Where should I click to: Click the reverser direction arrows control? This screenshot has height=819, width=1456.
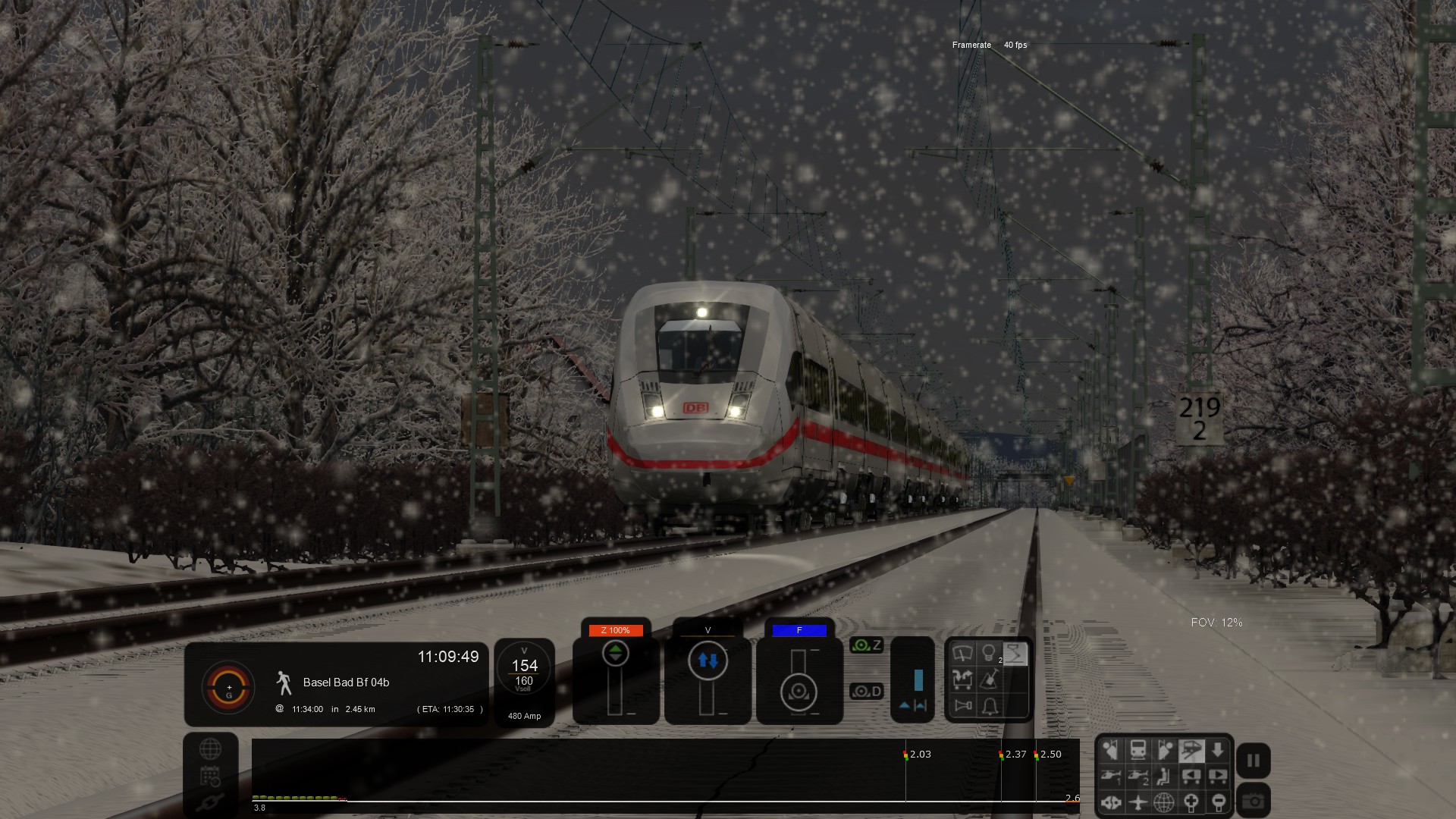708,661
